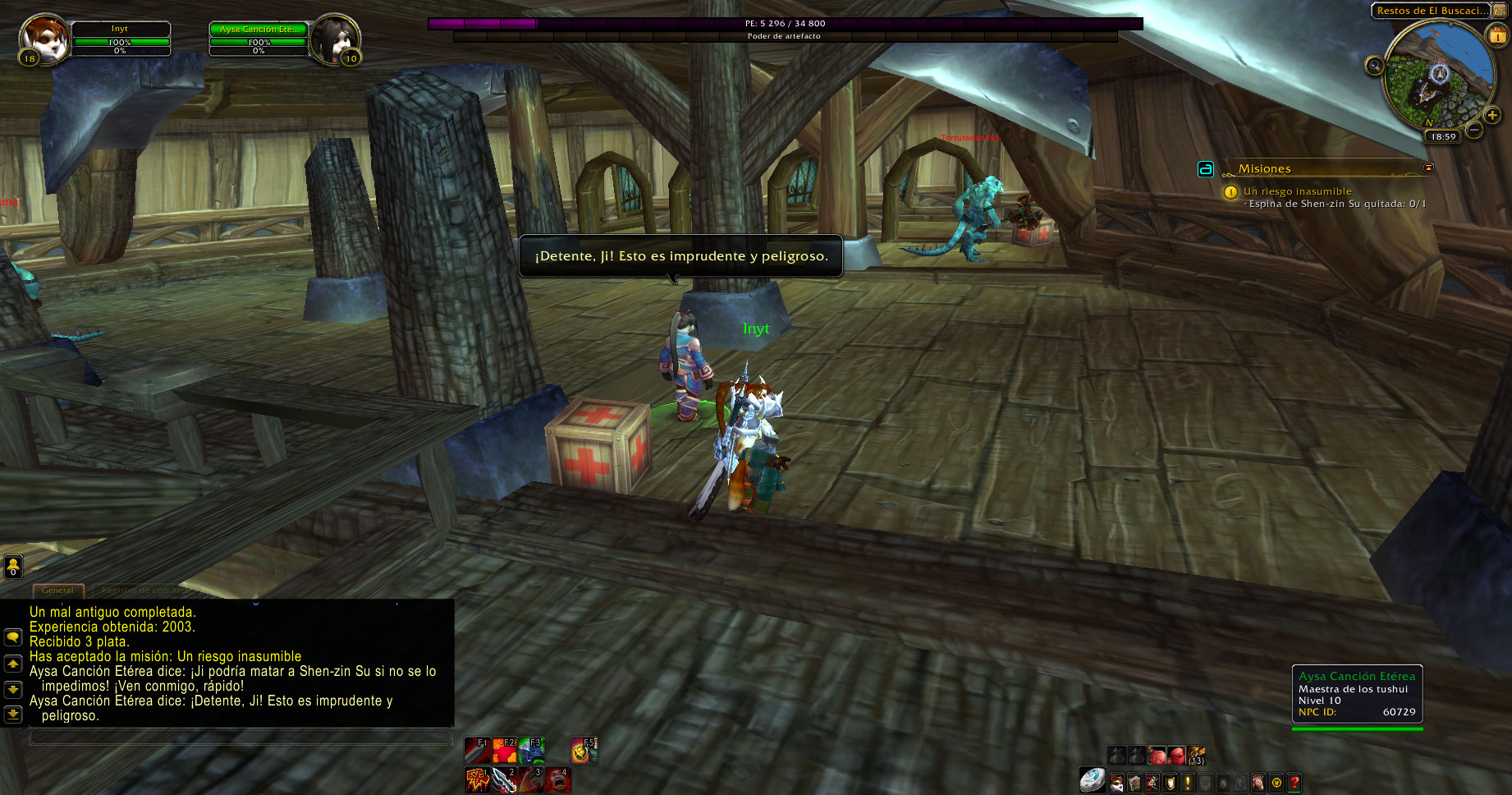
Task: Click the player portrait of Inyt
Action: click(43, 39)
